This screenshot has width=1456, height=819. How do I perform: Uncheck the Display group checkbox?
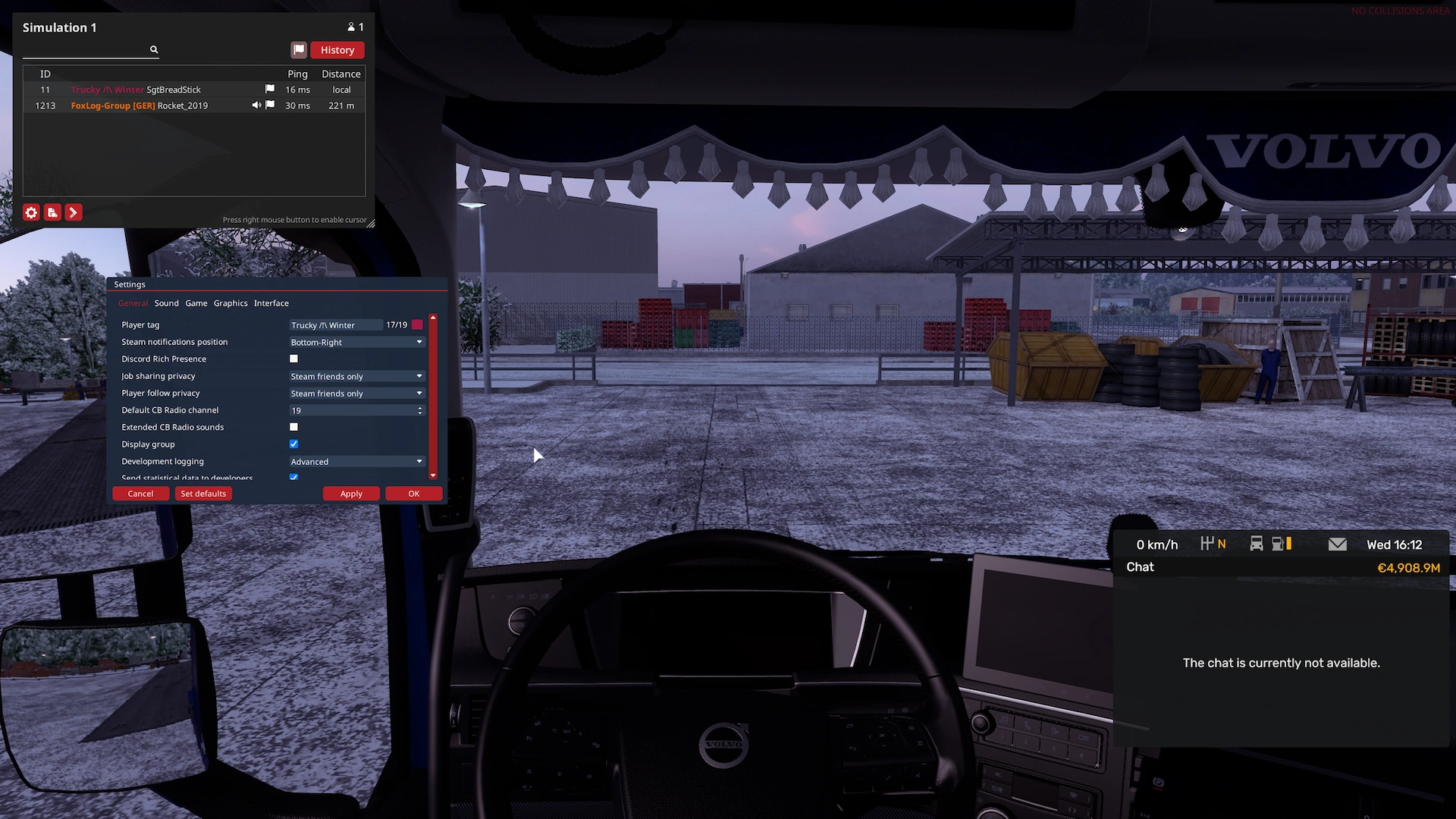[x=294, y=444]
